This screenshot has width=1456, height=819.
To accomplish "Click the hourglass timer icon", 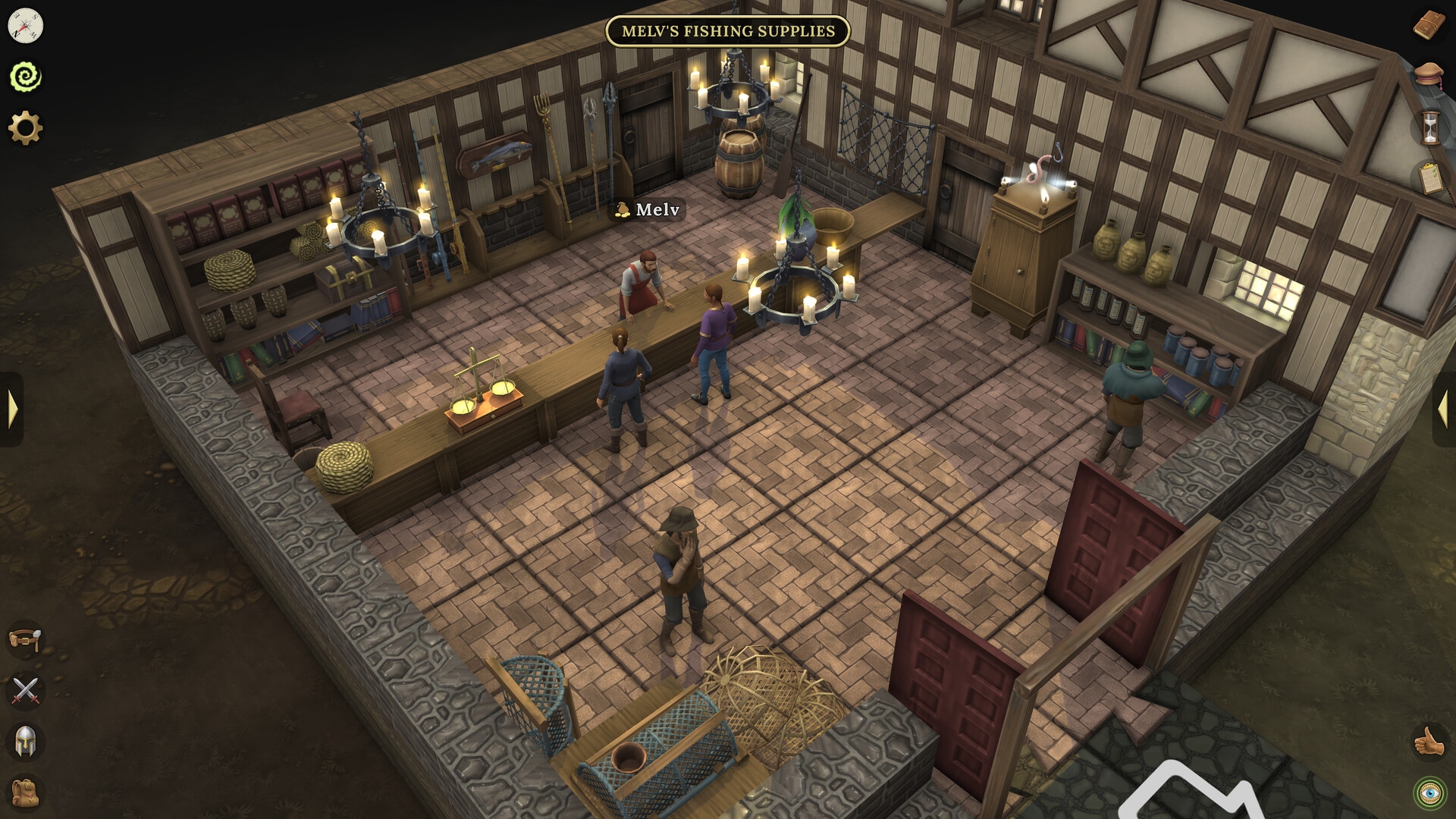I will click(1429, 129).
